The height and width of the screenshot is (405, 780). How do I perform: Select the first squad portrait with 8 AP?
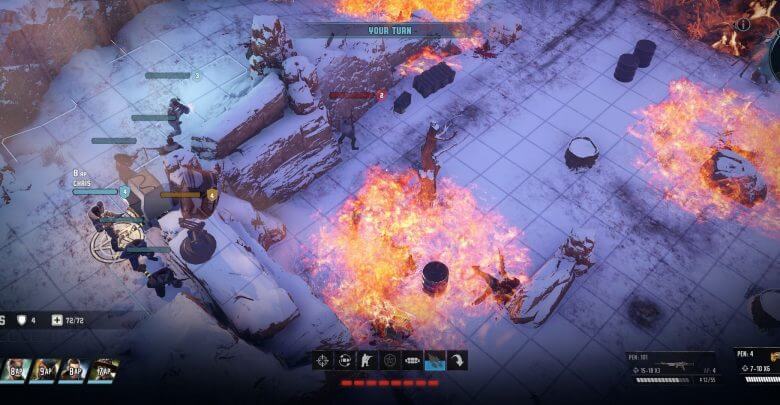[x=14, y=371]
